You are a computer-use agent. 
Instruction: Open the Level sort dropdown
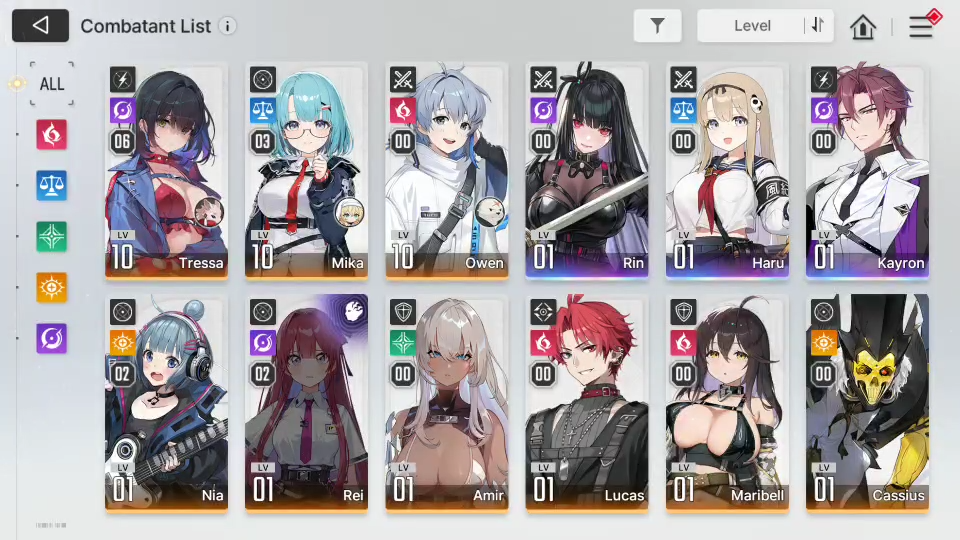pos(752,26)
